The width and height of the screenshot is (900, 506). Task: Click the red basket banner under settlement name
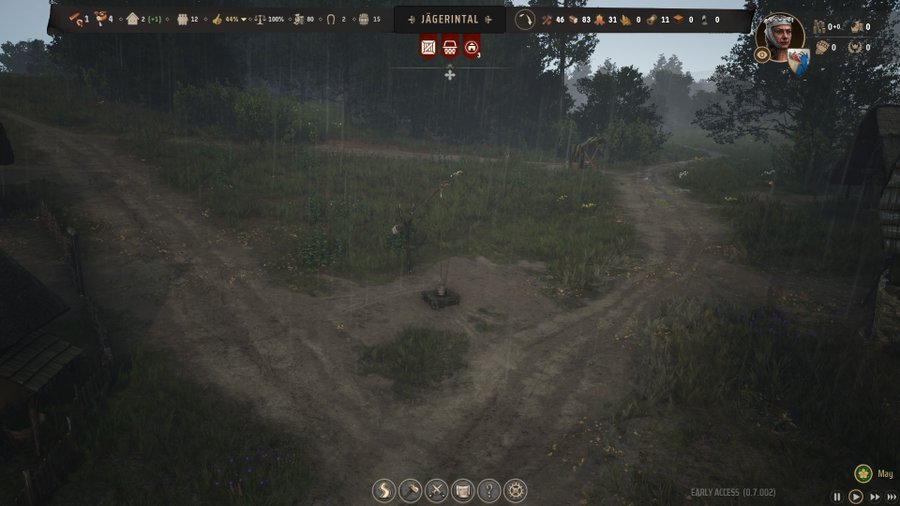click(x=450, y=45)
